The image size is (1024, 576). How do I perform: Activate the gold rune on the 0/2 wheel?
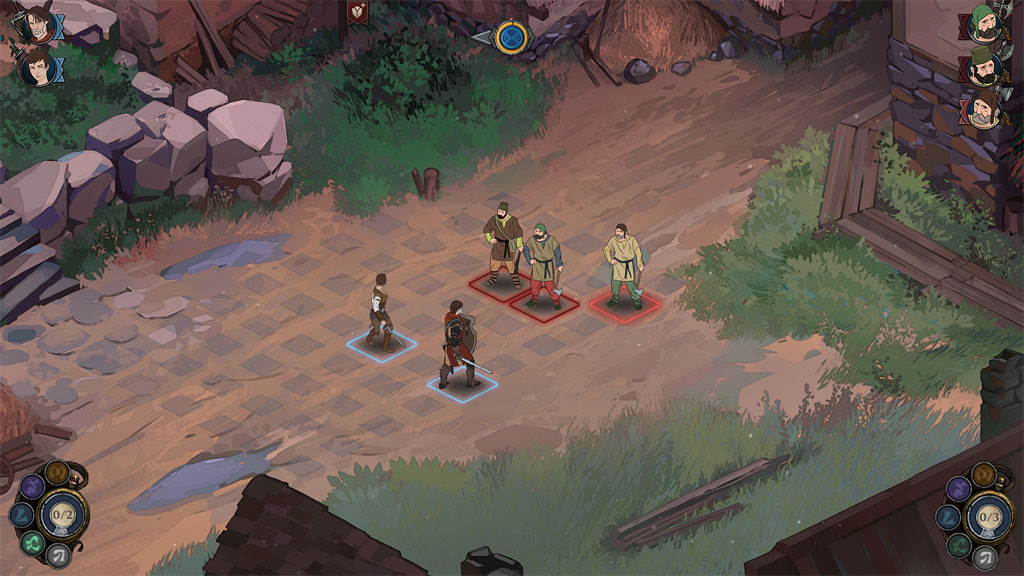[57, 473]
